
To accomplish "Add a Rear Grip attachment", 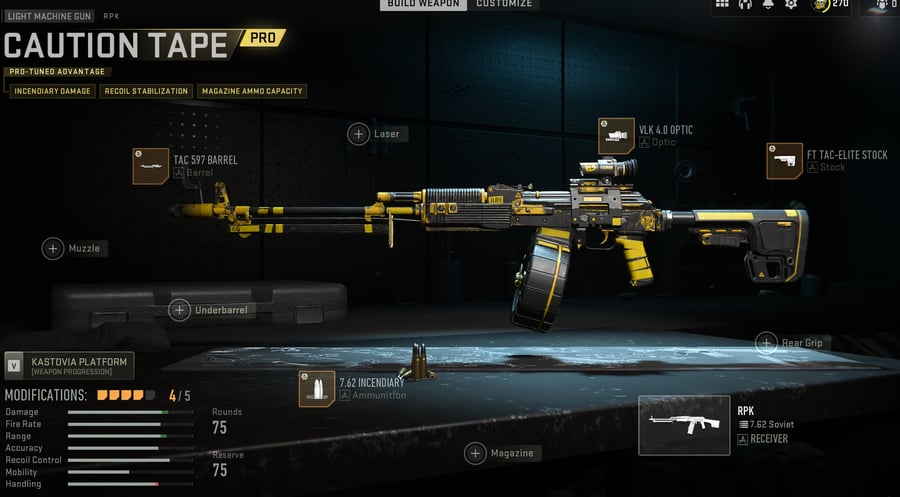I will pos(766,342).
